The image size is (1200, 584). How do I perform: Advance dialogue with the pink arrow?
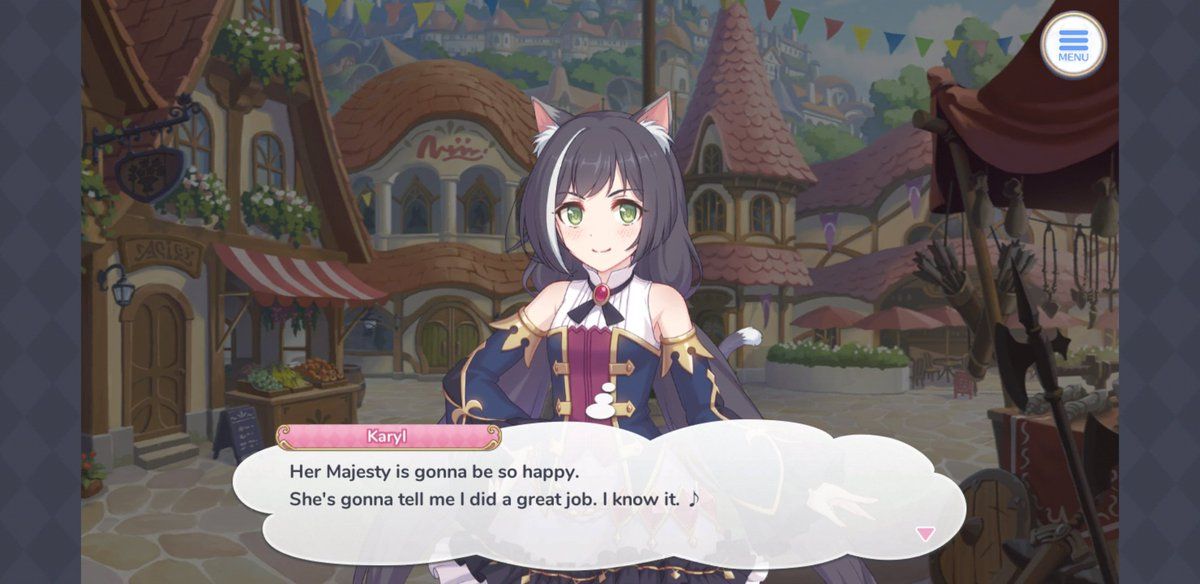coord(925,534)
